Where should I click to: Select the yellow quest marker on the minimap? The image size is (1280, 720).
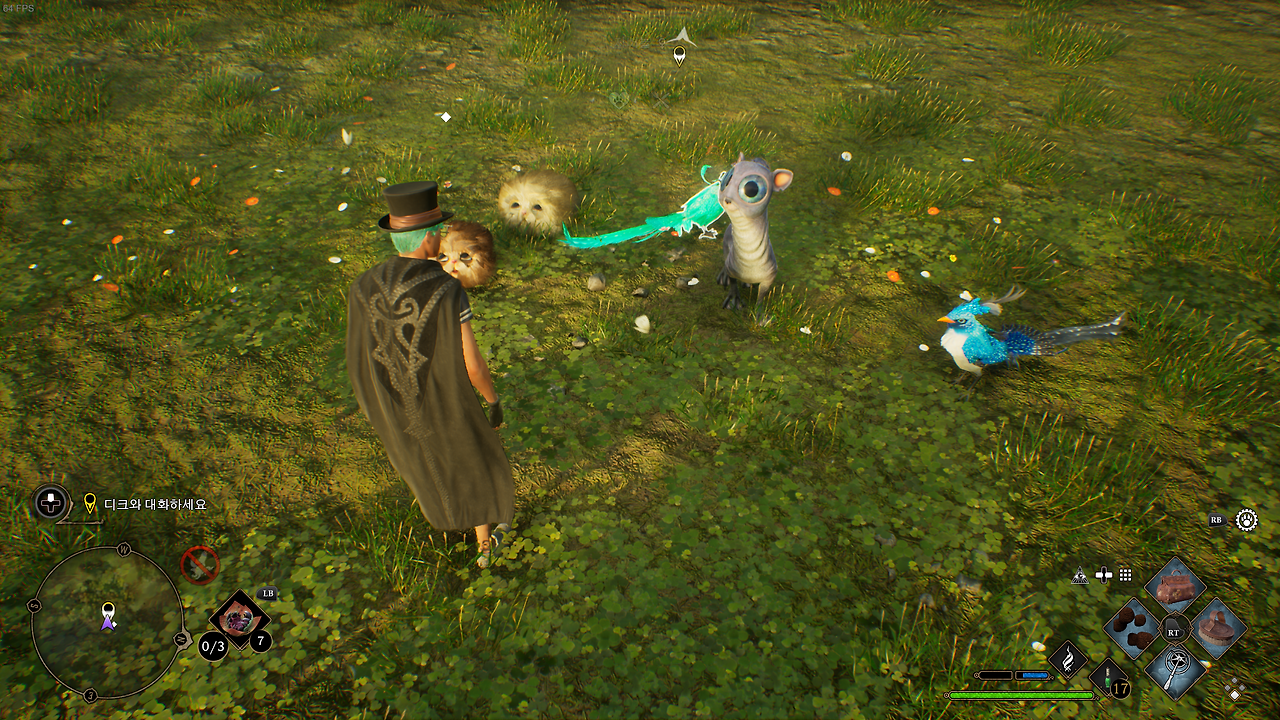pyautogui.click(x=108, y=608)
